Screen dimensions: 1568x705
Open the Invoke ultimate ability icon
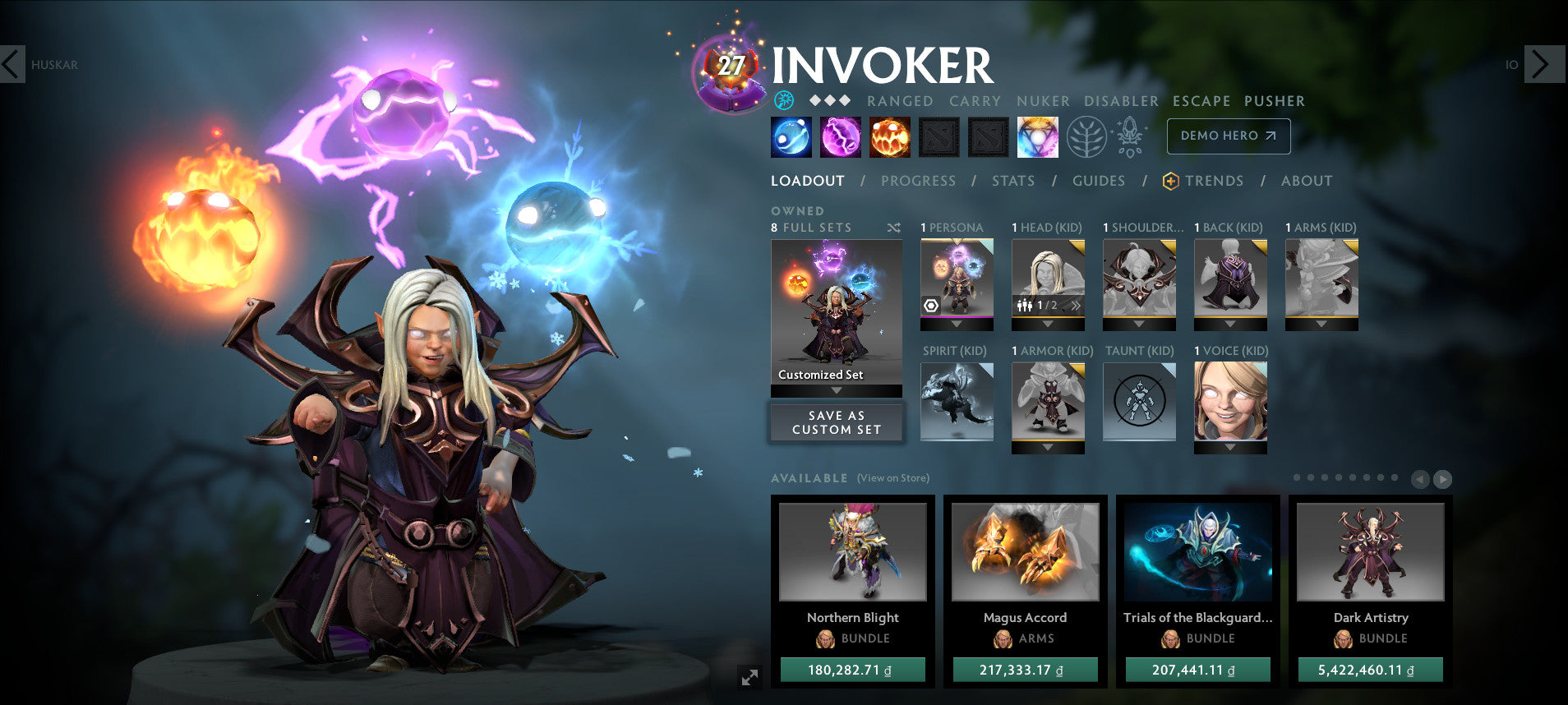(1038, 136)
